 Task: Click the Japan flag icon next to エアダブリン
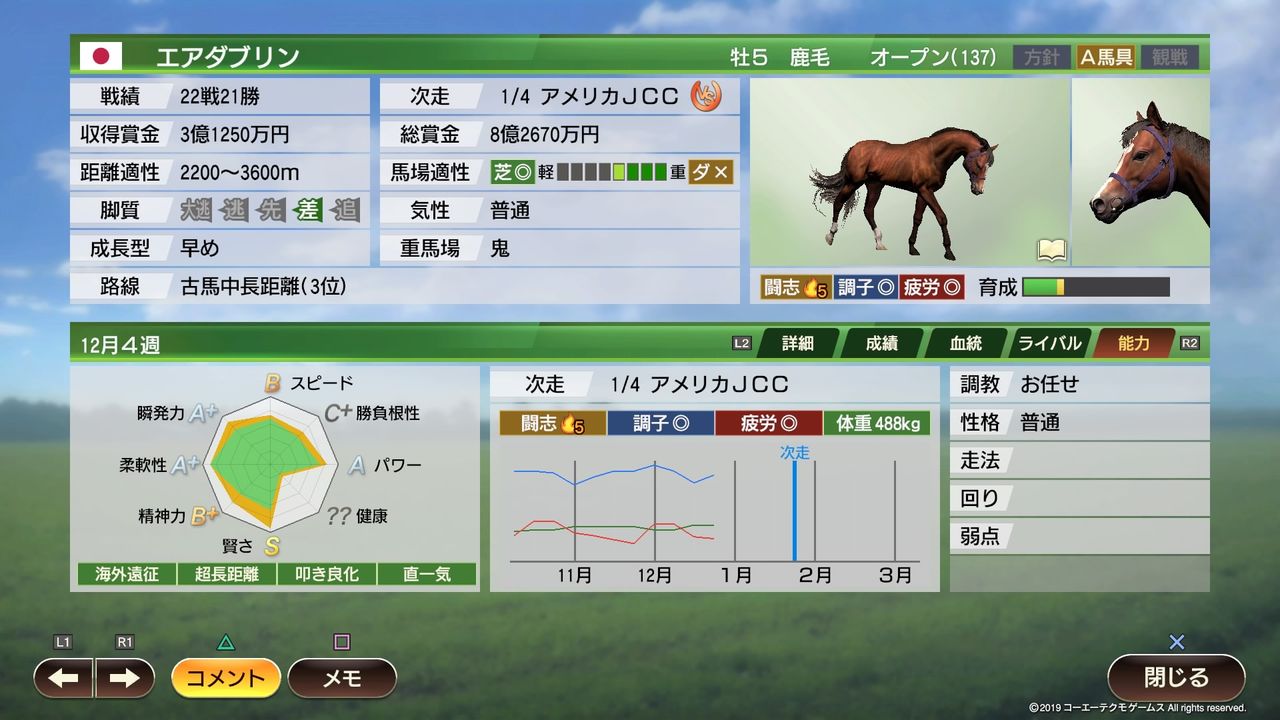[101, 55]
